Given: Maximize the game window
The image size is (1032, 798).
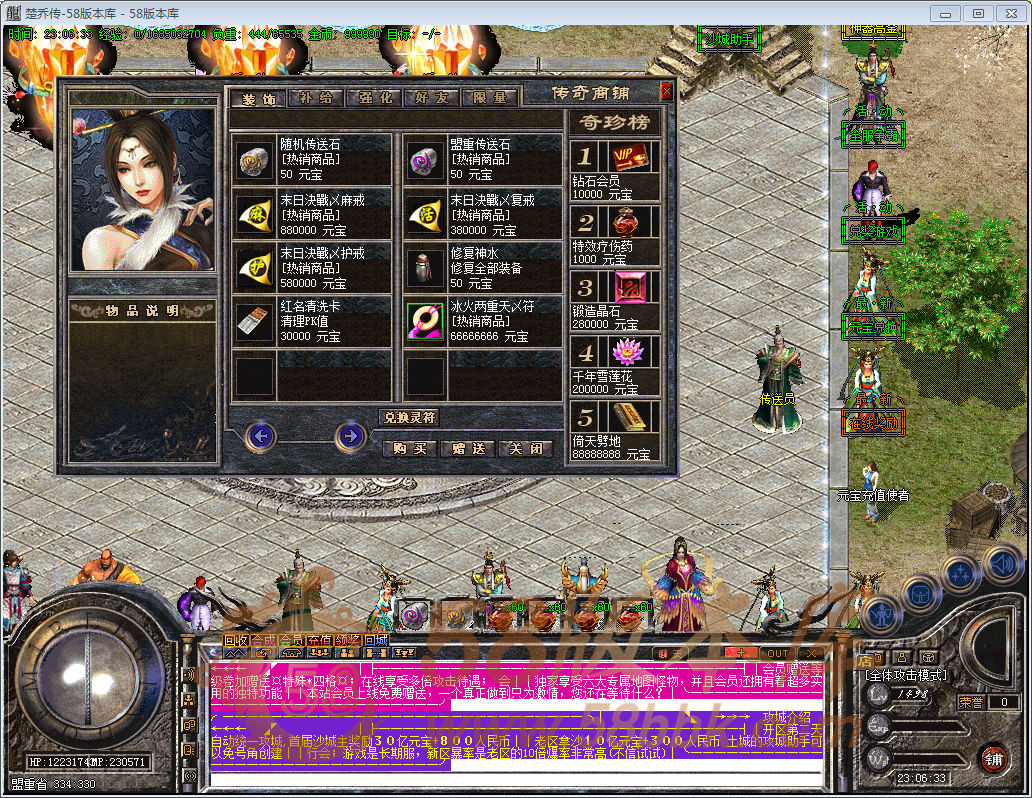Looking at the screenshot, I should tap(977, 12).
